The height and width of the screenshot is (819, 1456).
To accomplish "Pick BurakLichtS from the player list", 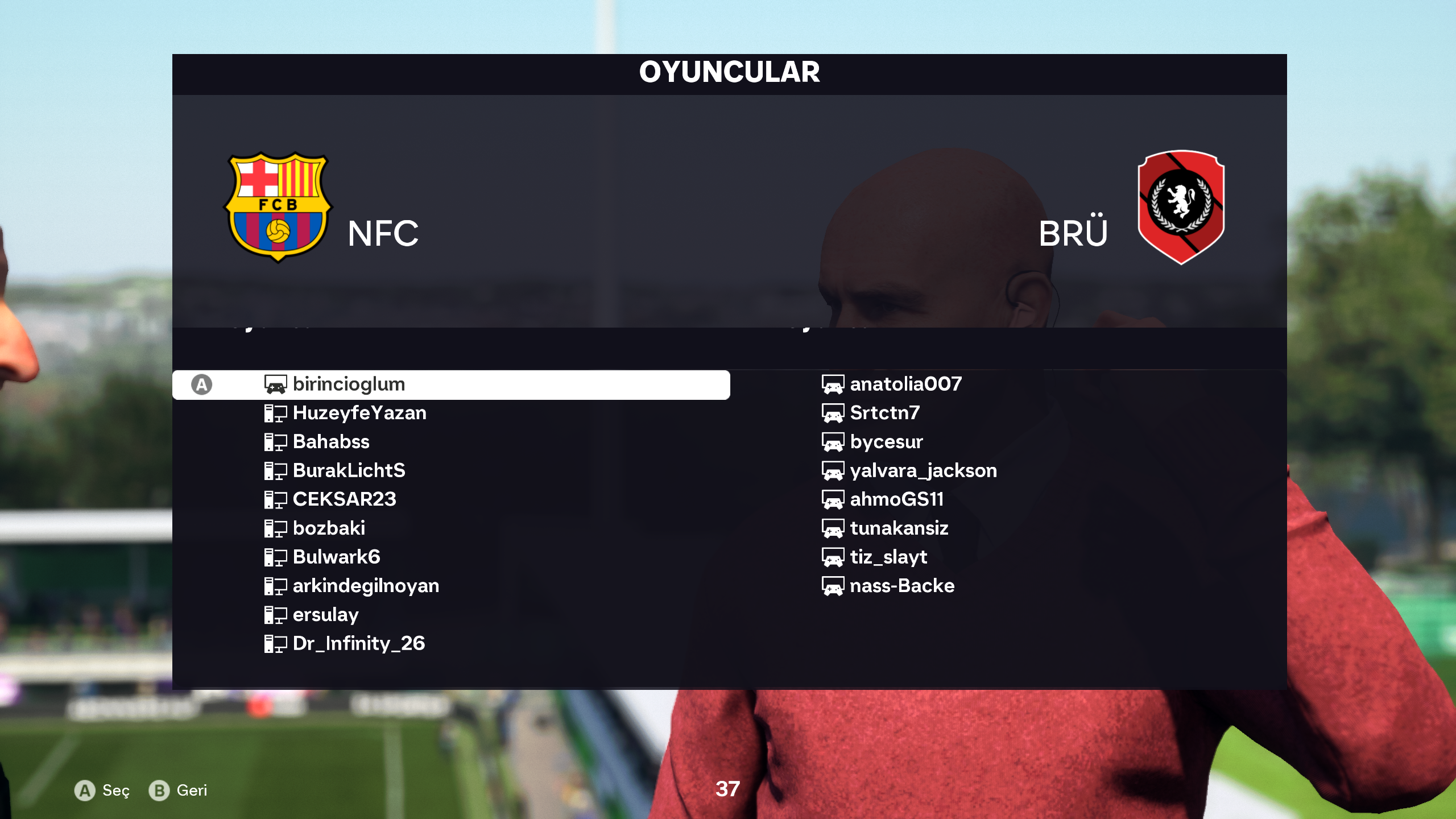I will click(x=349, y=470).
